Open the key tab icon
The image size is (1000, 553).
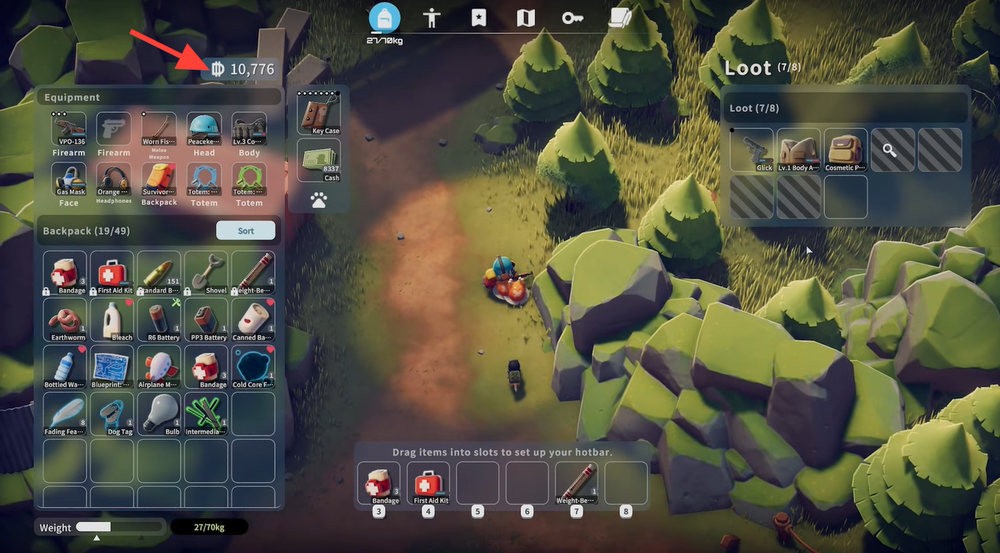coord(572,17)
